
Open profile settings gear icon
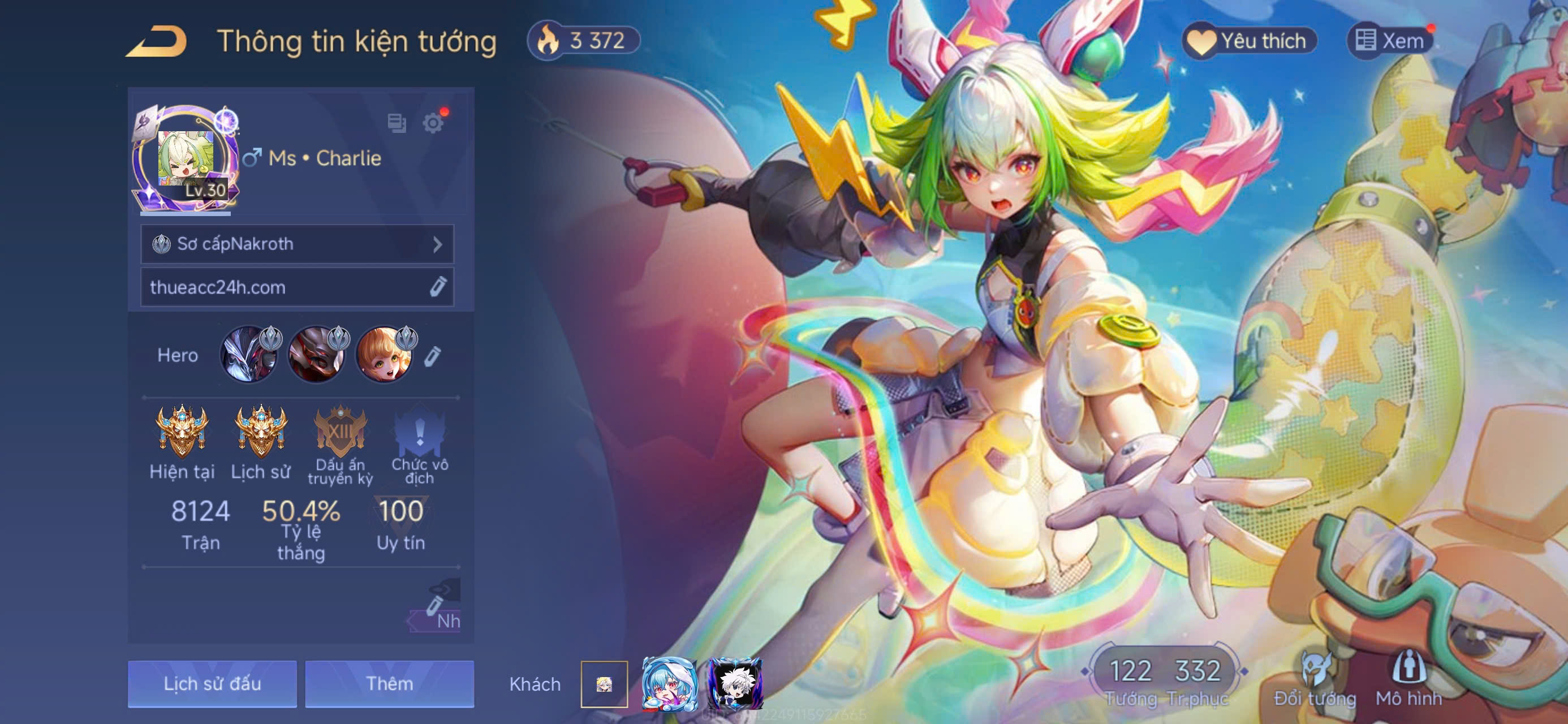(433, 123)
